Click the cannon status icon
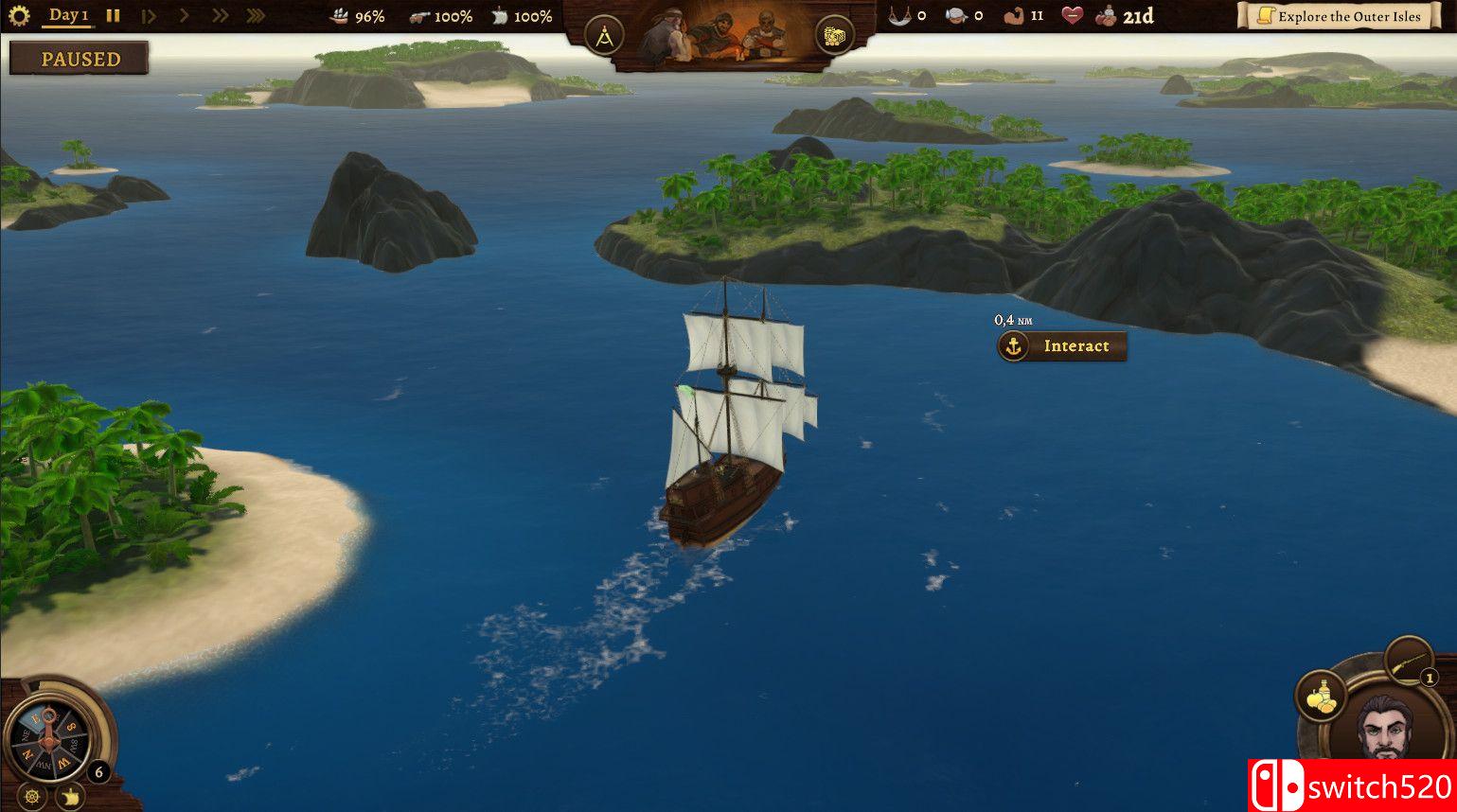This screenshot has width=1457, height=812. [419, 16]
